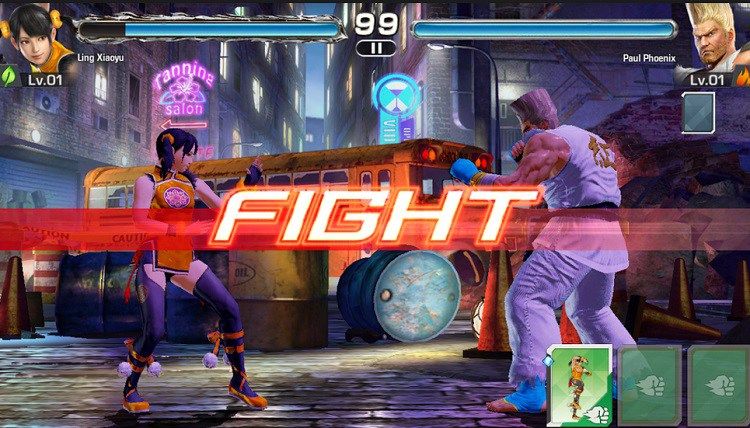Select the grey square slot under Paul's portrait
Image resolution: width=750 pixels, height=428 pixels.
(698, 112)
